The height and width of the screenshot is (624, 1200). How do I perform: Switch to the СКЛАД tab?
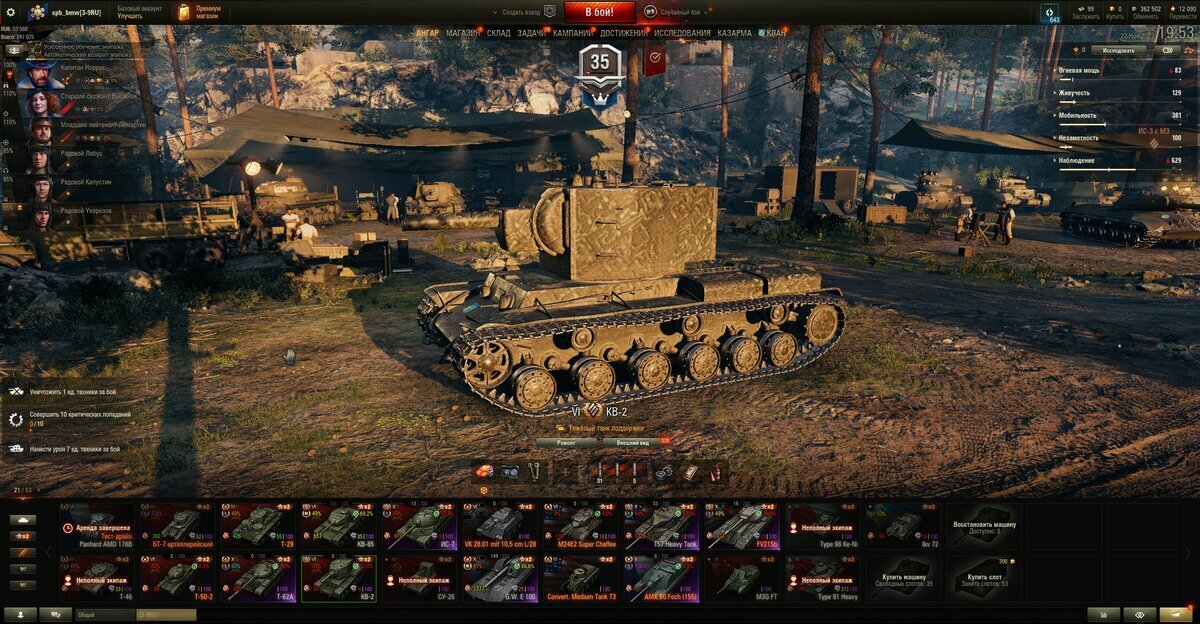(x=498, y=33)
